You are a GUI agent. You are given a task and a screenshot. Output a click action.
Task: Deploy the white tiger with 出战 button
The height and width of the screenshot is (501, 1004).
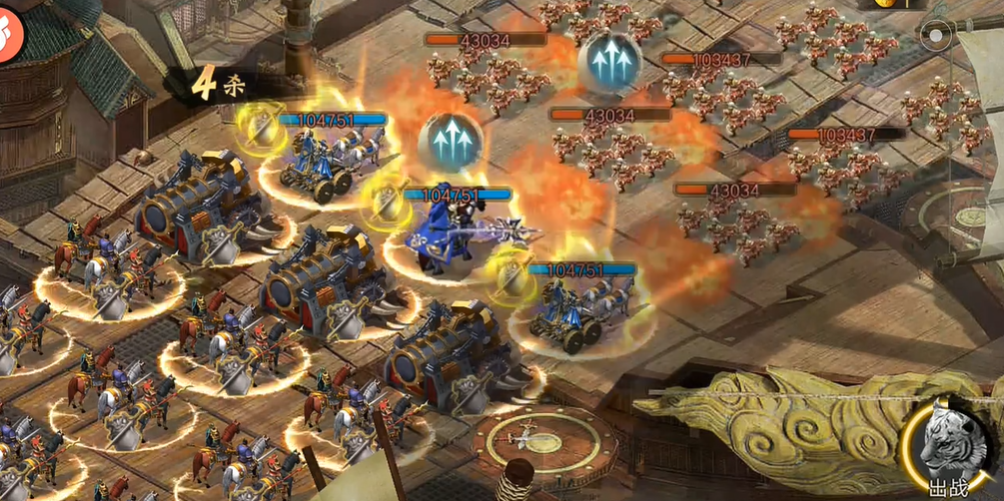(x=950, y=449)
